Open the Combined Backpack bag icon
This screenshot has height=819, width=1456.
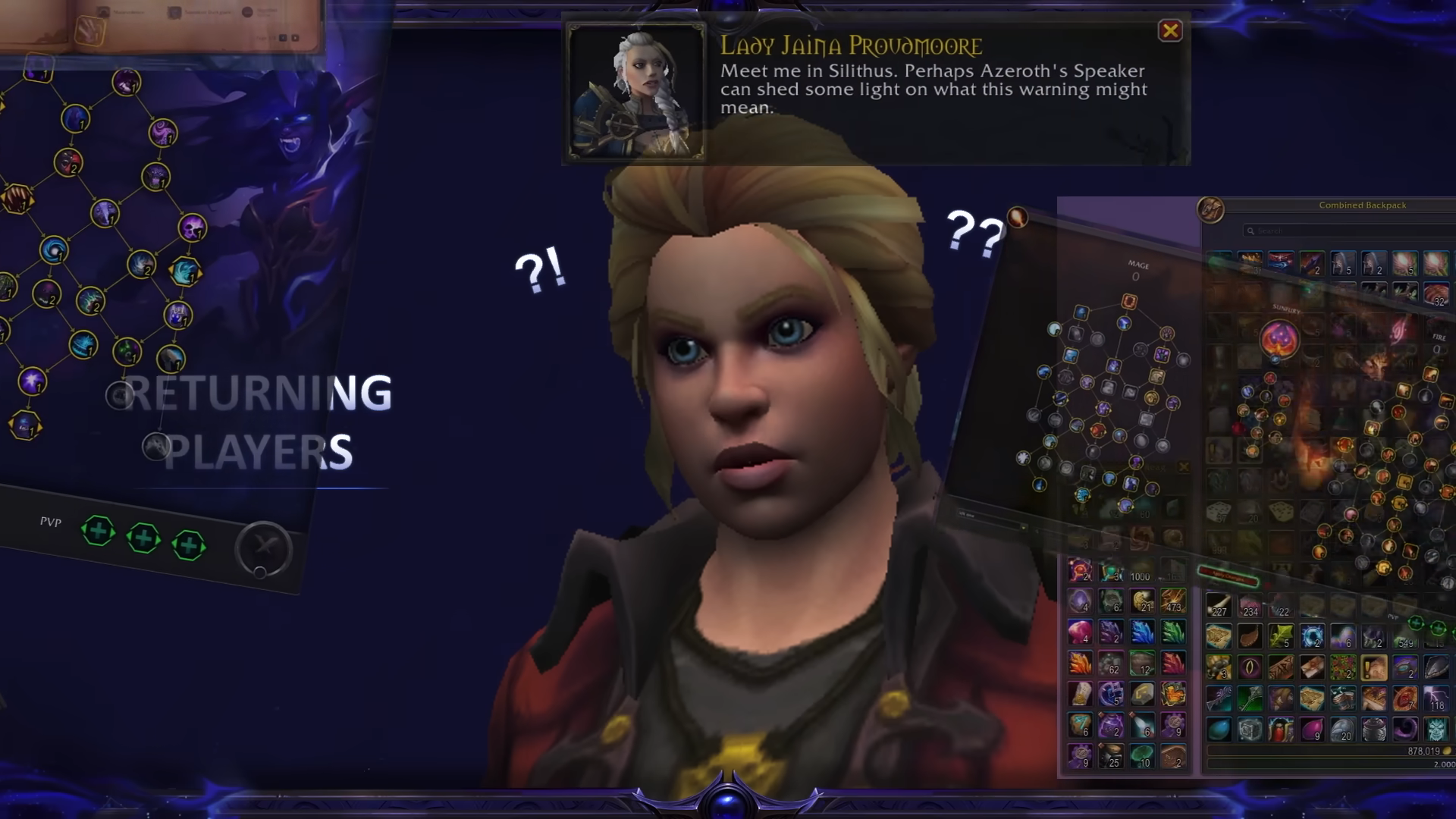pyautogui.click(x=1212, y=209)
